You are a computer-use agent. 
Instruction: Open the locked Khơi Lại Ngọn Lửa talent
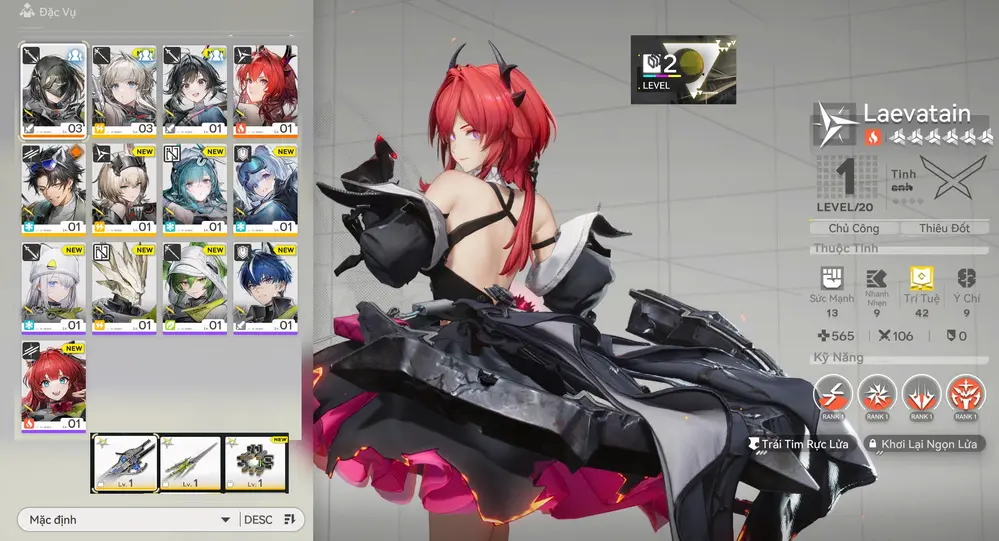(924, 444)
